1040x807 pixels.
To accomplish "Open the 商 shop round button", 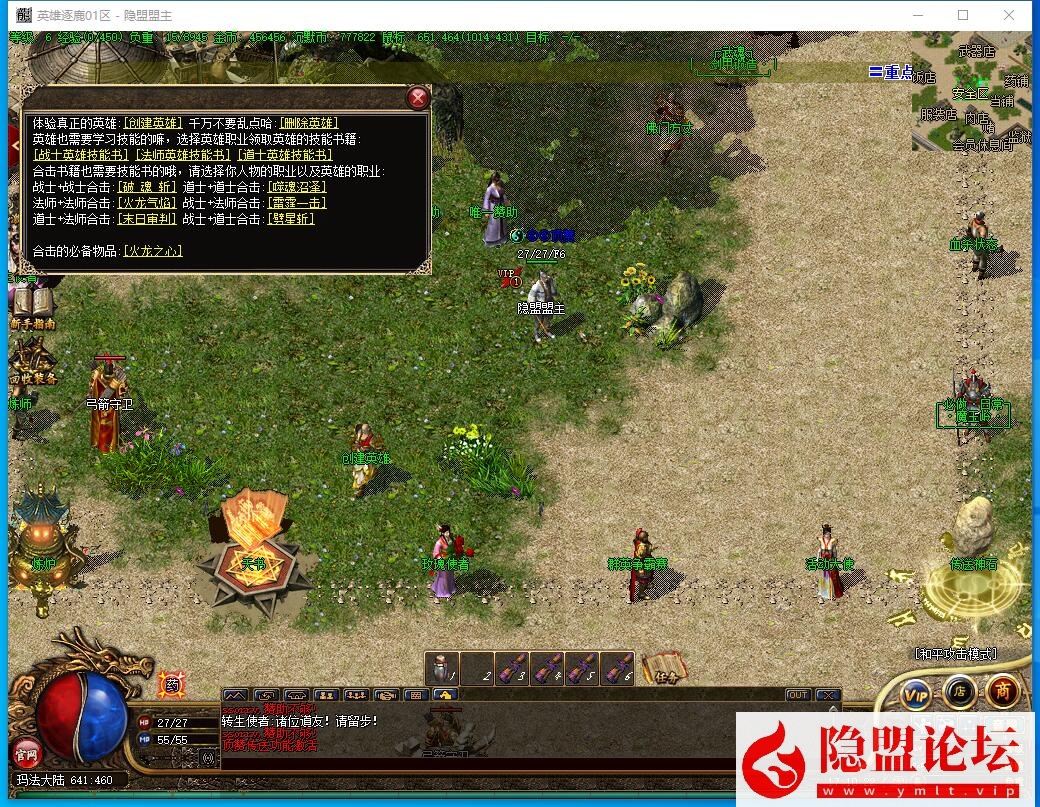I will pyautogui.click(x=1003, y=691).
